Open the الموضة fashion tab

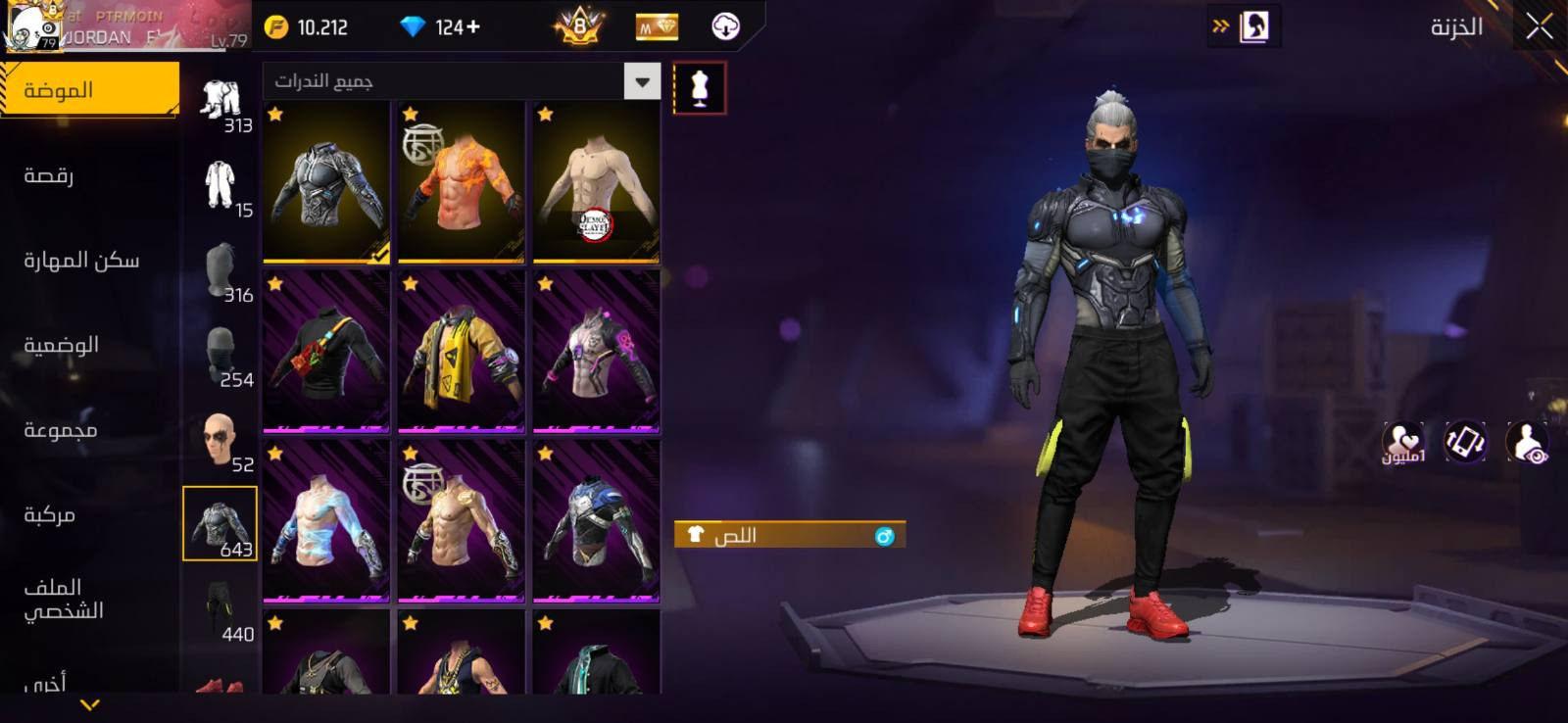tap(90, 90)
